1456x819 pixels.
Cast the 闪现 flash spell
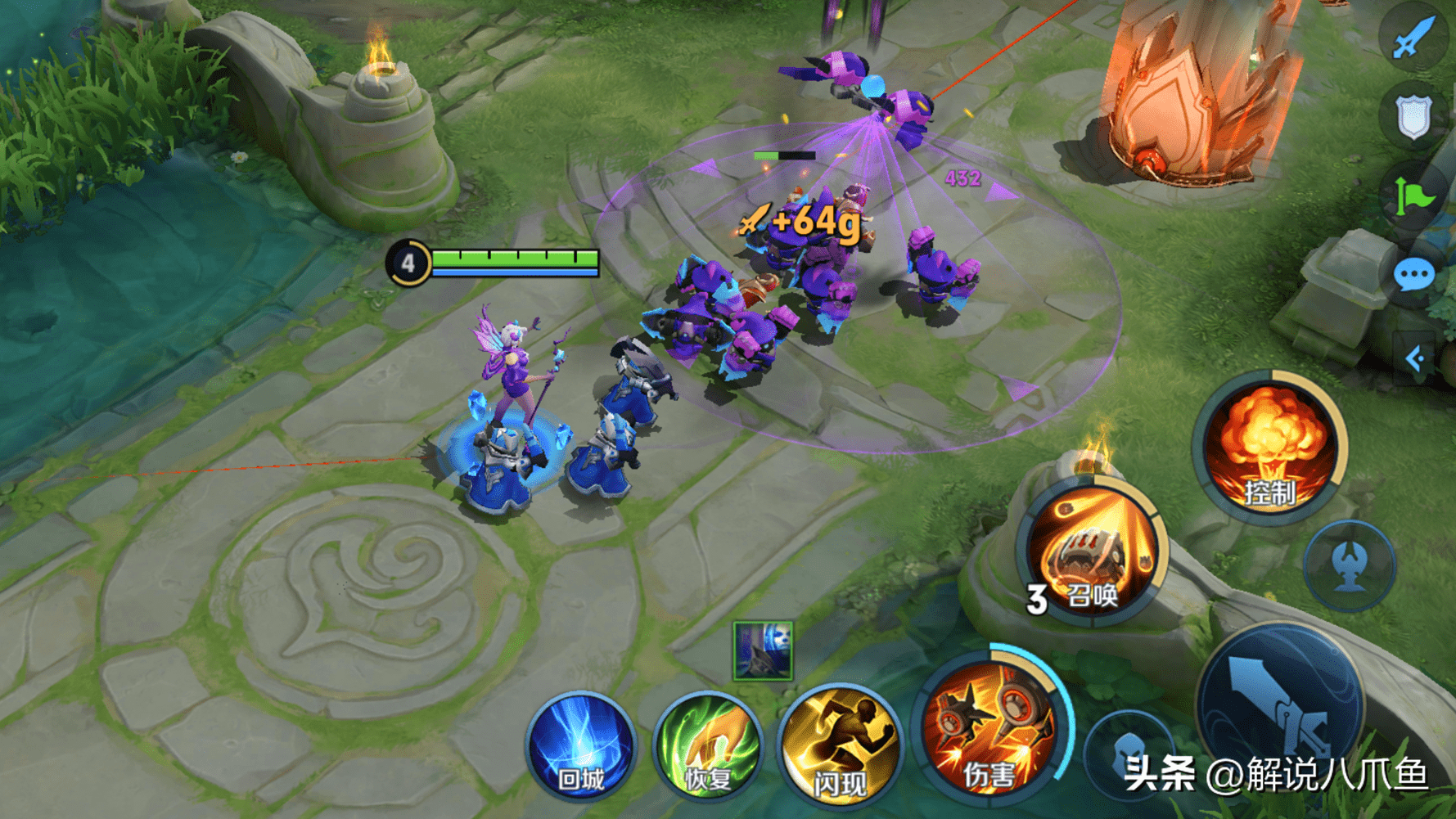point(838,747)
